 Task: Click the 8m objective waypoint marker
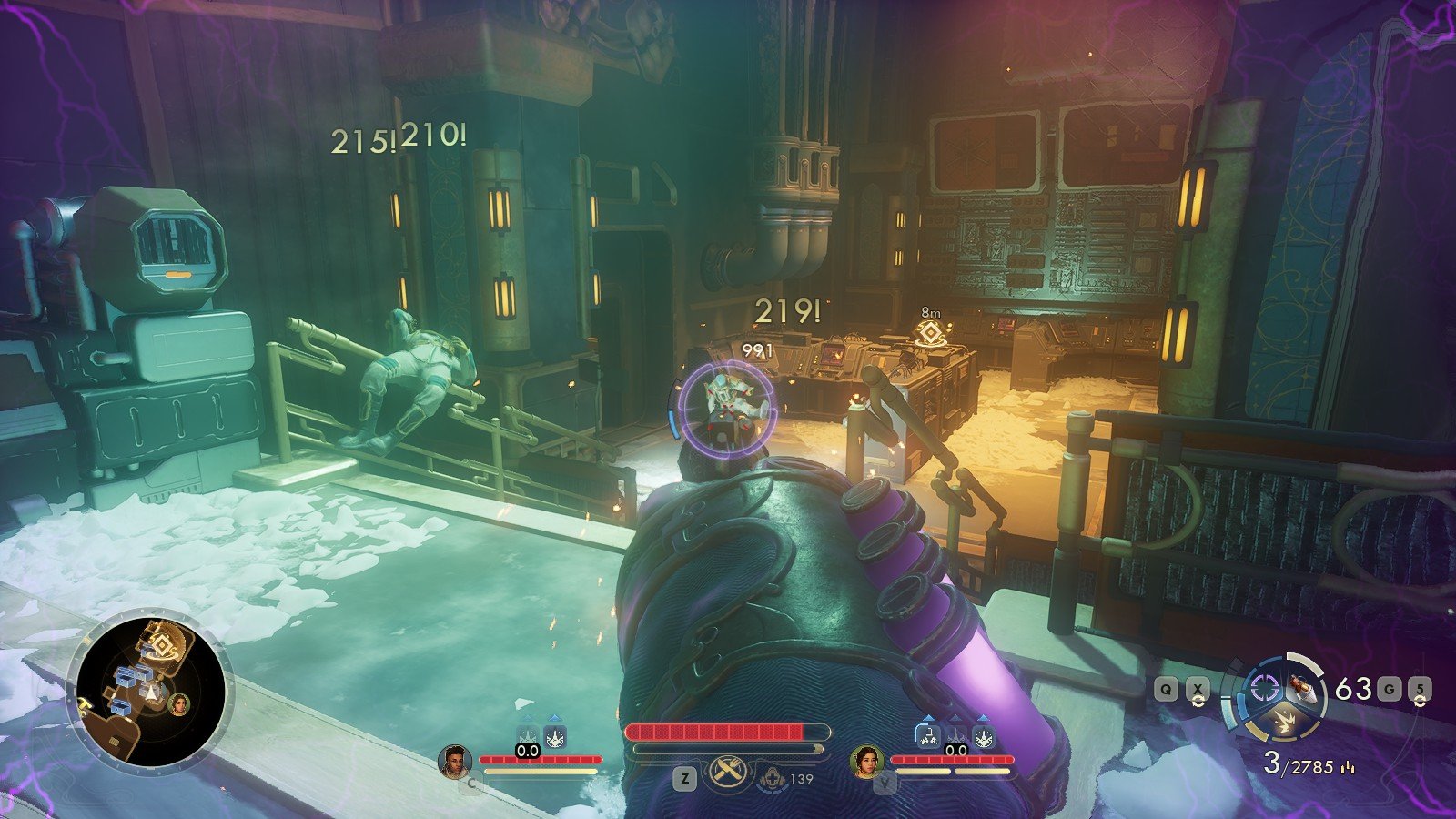[928, 332]
